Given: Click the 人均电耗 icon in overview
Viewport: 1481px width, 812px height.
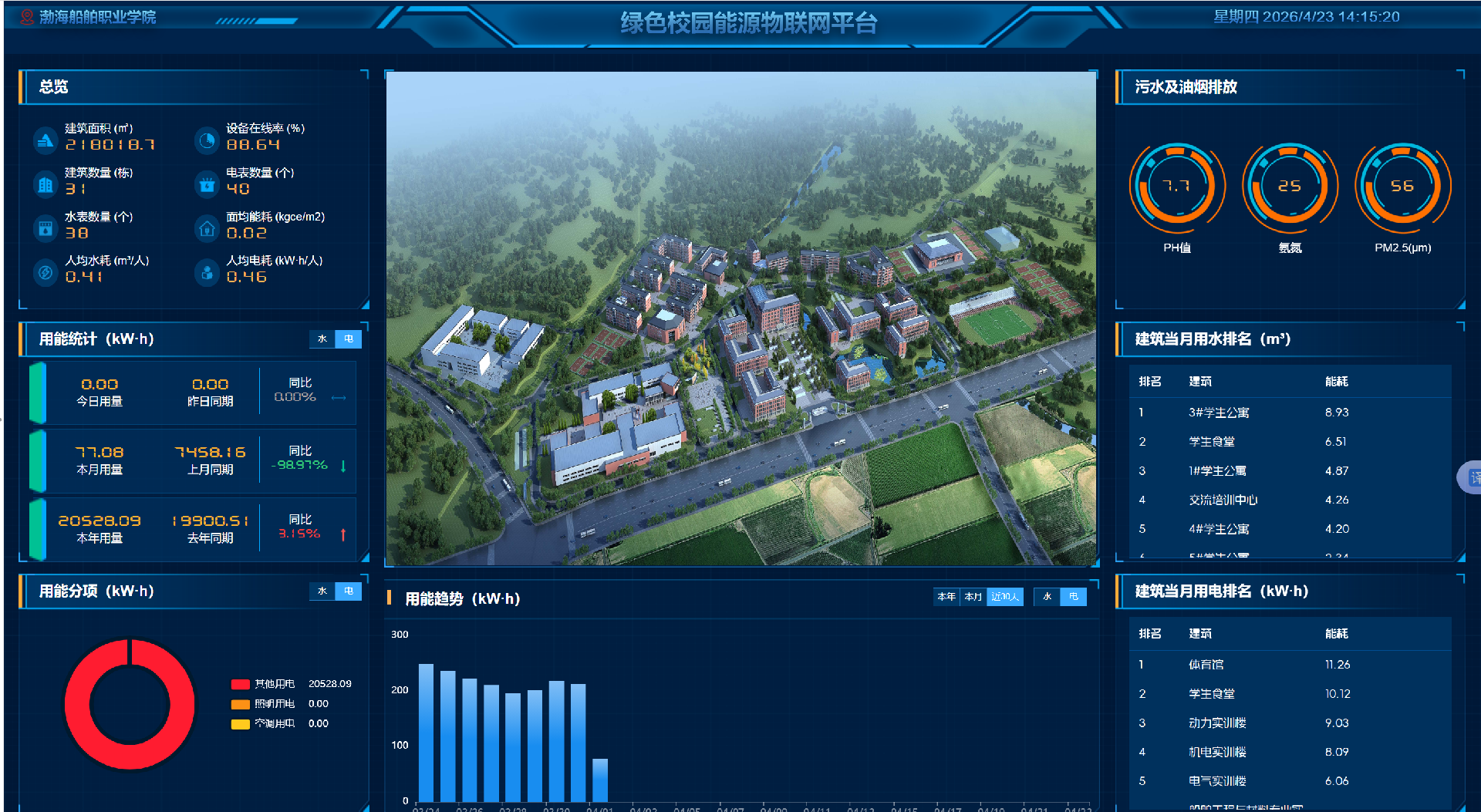Looking at the screenshot, I should 206,272.
